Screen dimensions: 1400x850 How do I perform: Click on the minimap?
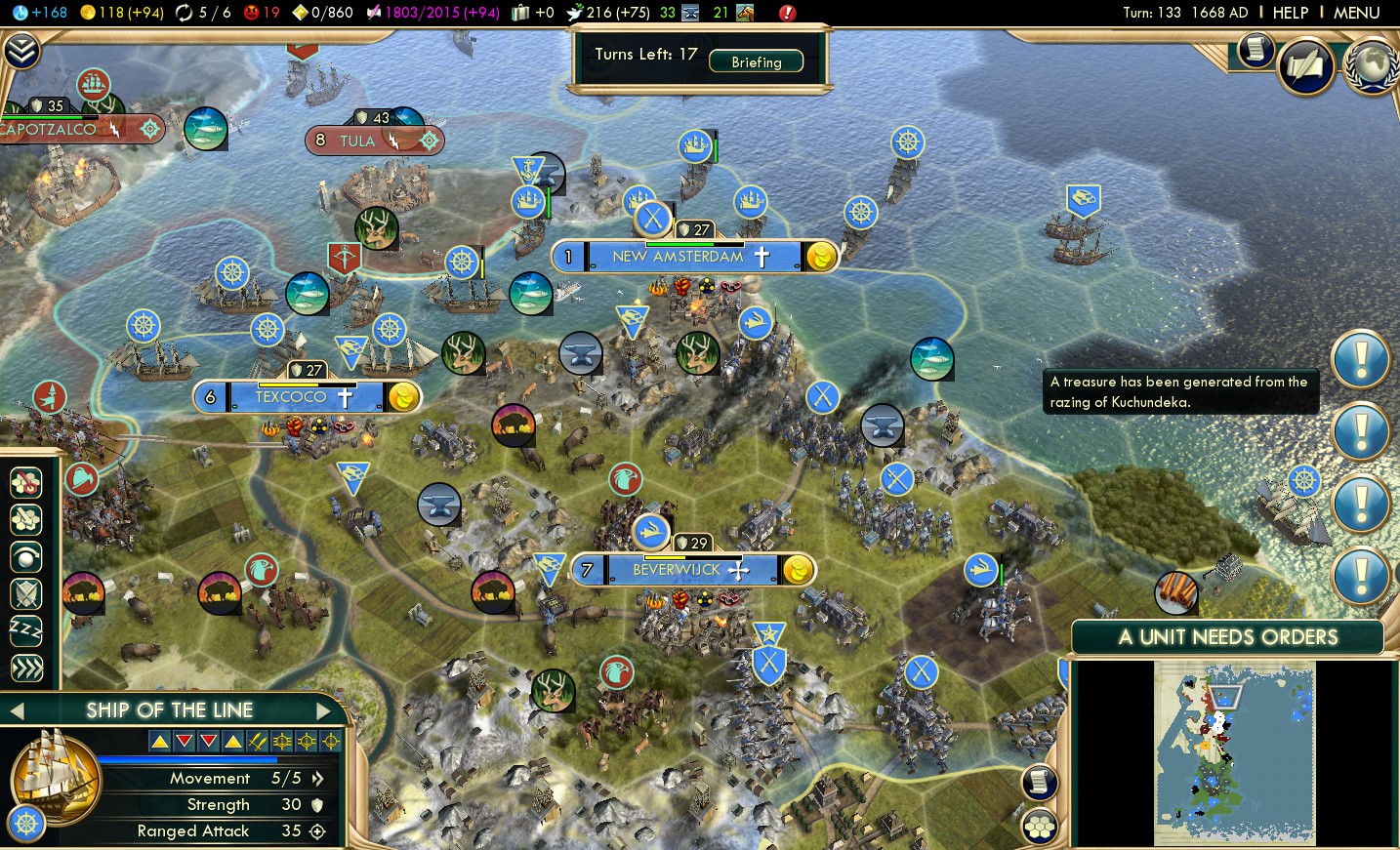(1234, 752)
